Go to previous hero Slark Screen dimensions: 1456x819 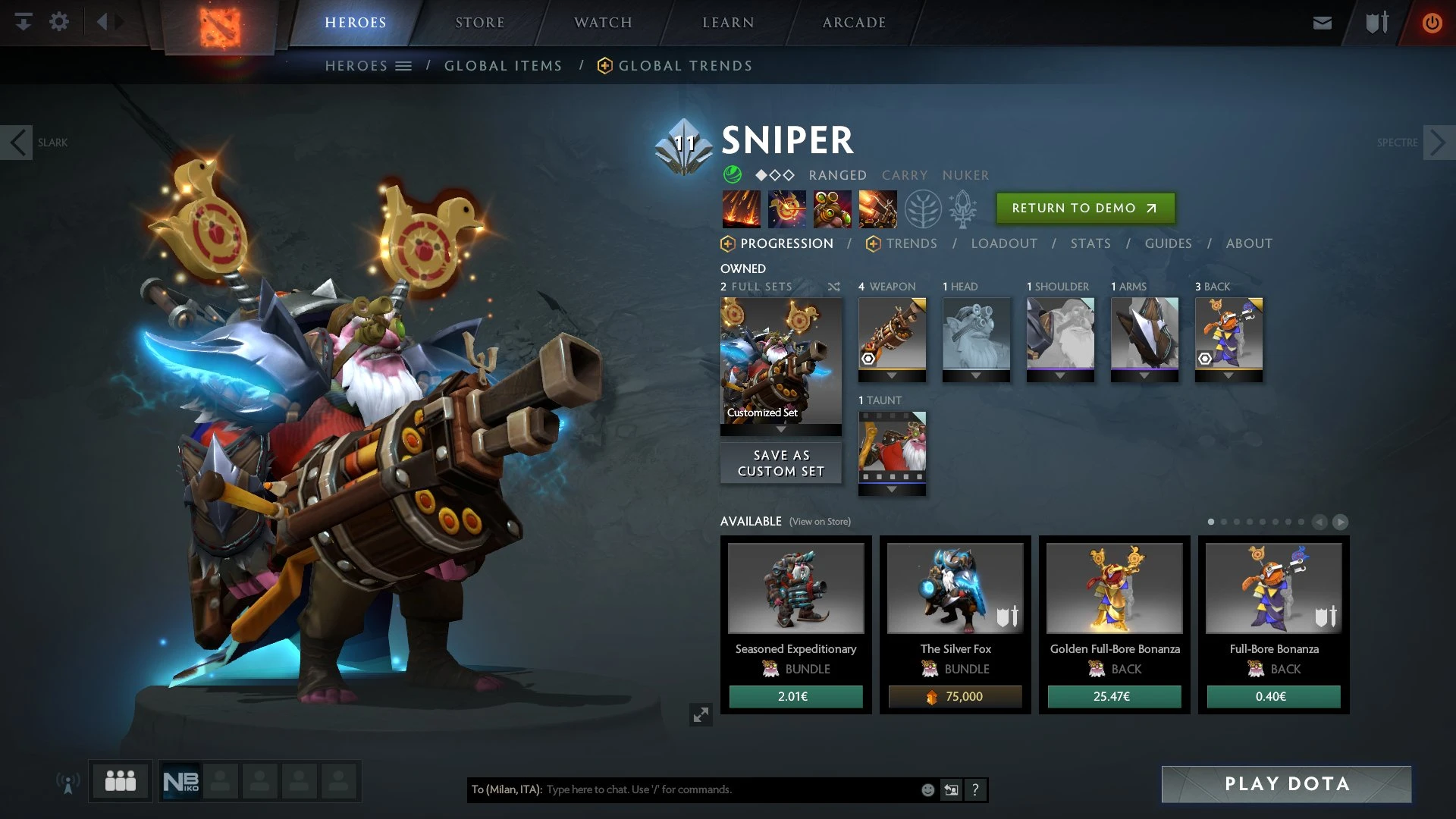click(x=17, y=143)
